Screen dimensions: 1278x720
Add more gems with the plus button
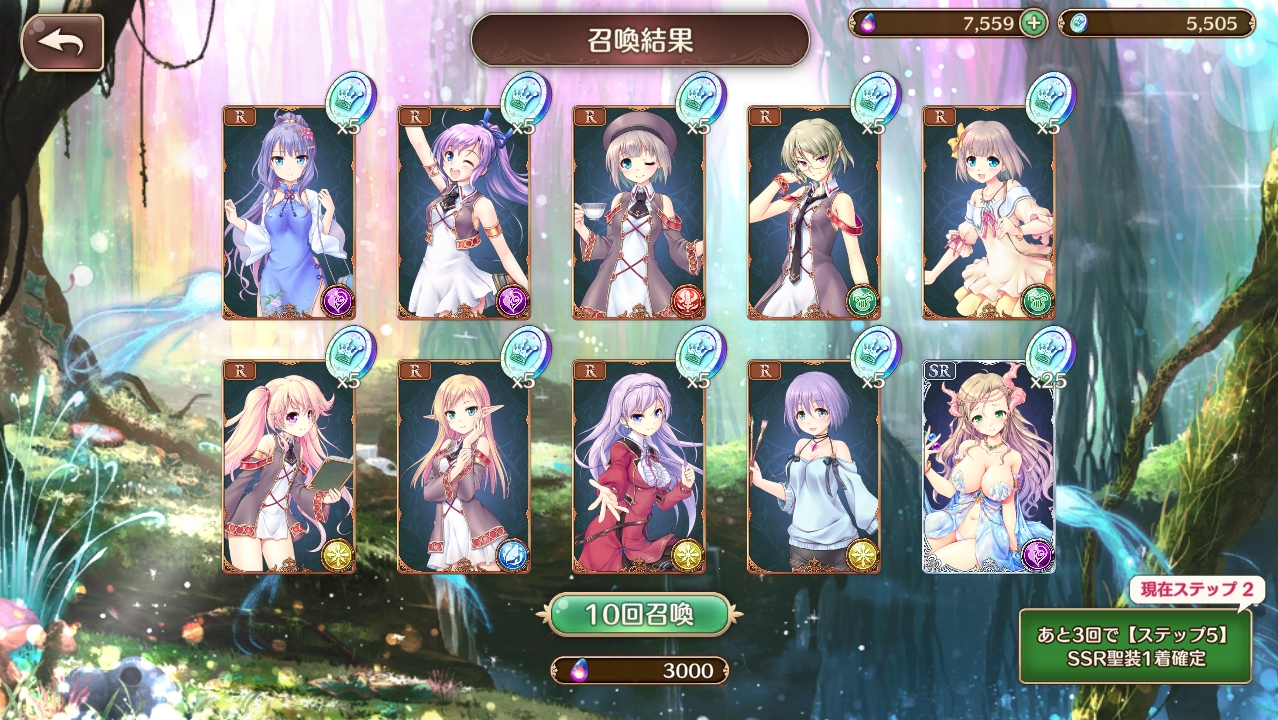coord(1033,23)
